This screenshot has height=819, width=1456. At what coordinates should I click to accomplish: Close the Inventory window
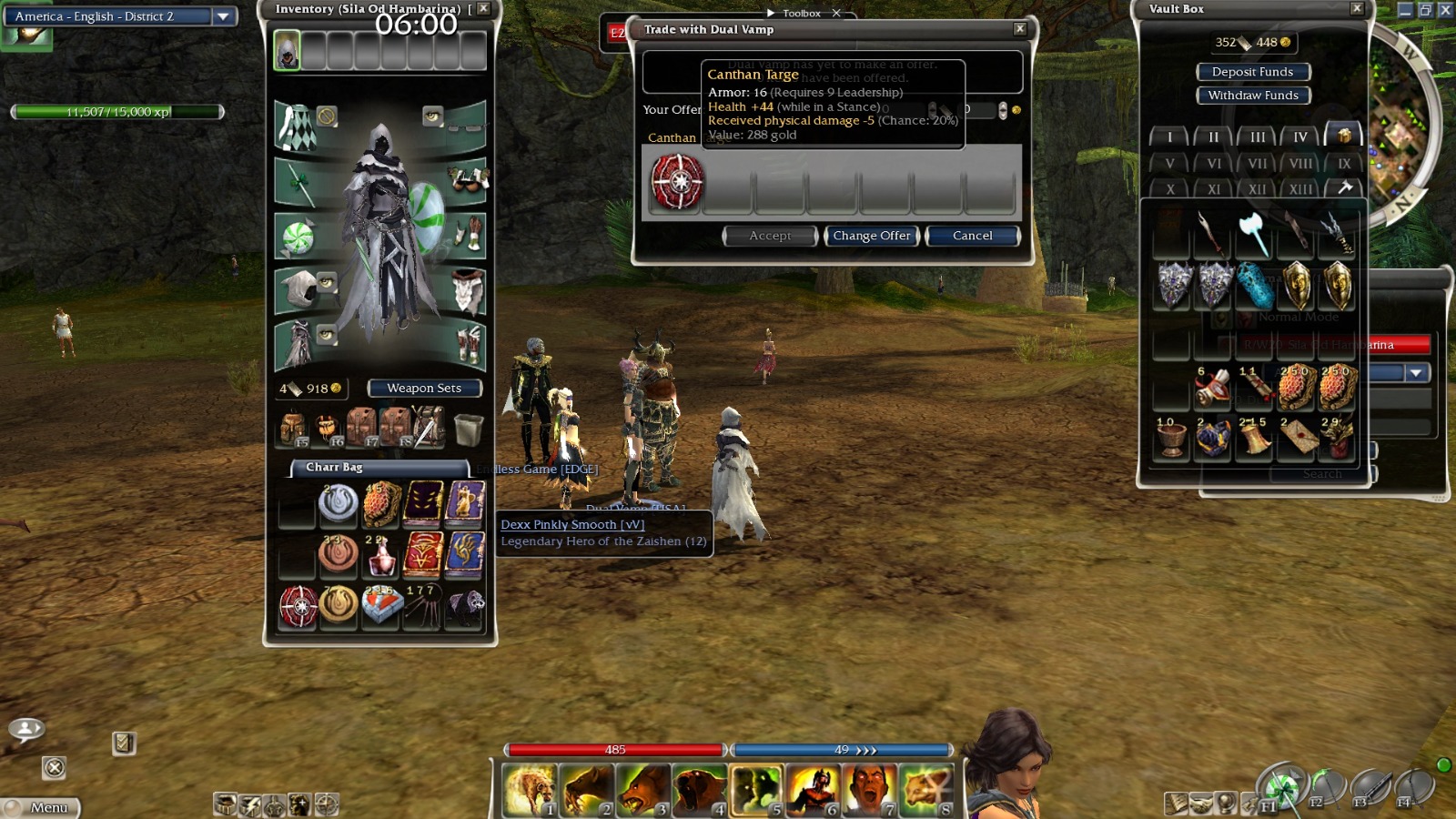click(x=484, y=8)
